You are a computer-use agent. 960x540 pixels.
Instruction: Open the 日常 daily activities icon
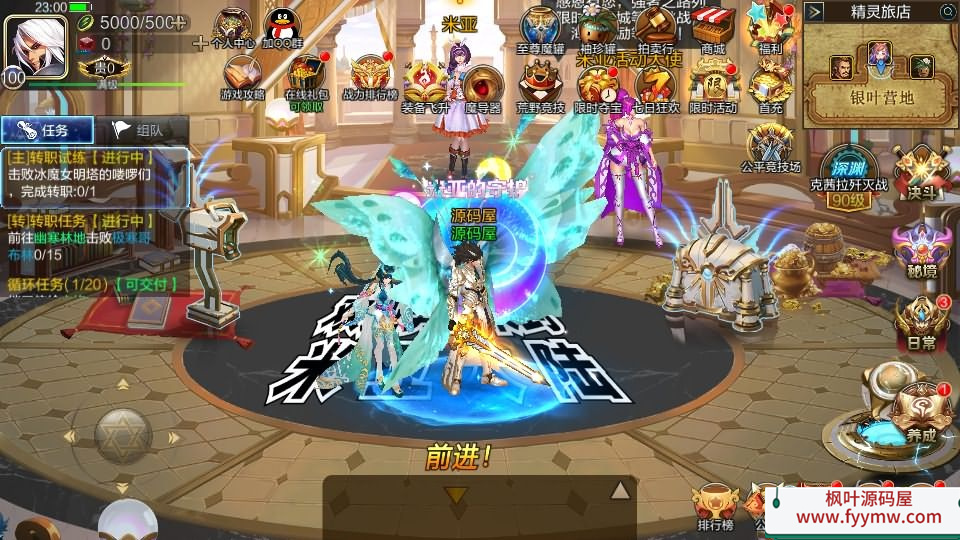point(920,320)
